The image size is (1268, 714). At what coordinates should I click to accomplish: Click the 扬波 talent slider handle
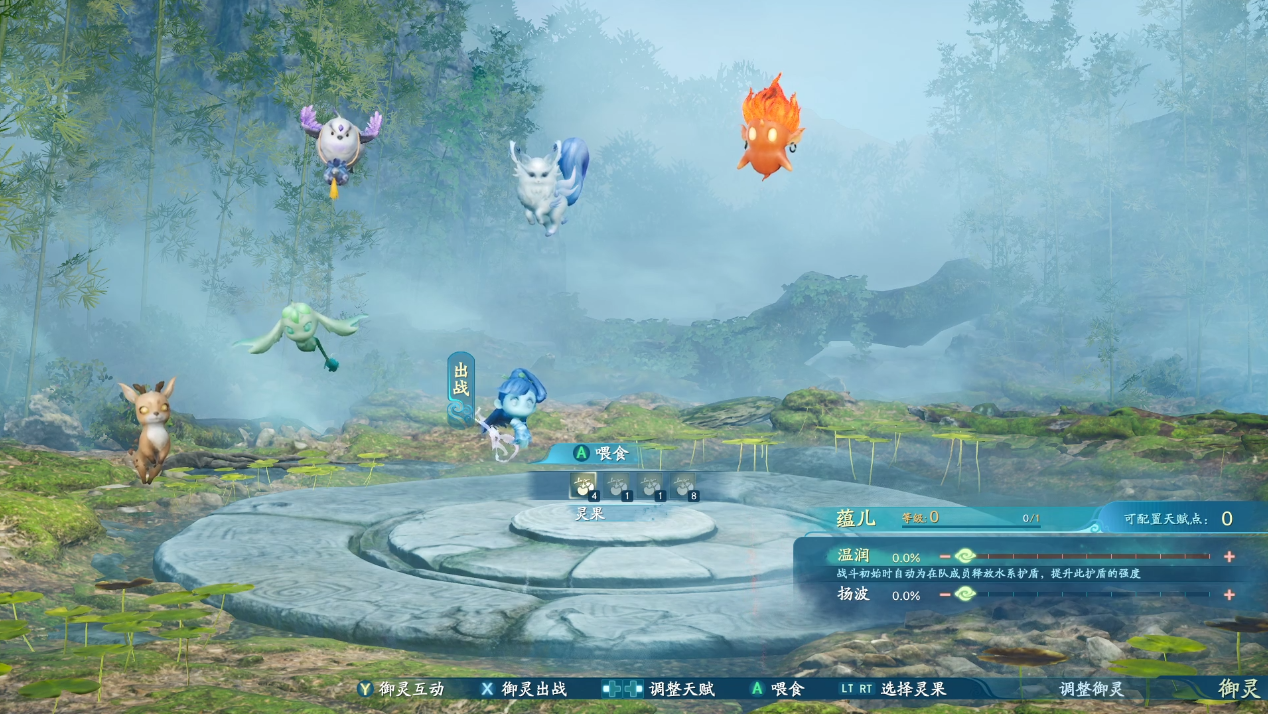965,595
